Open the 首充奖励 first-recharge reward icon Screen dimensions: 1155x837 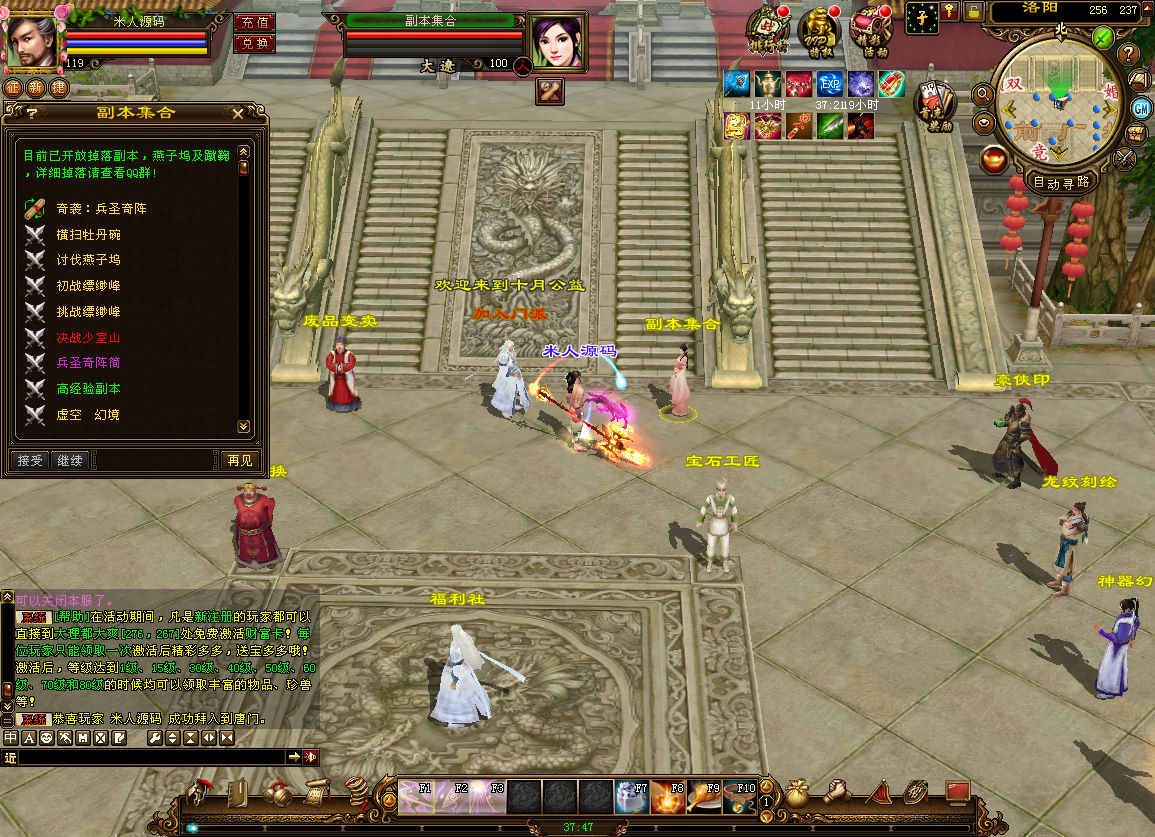(x=934, y=103)
